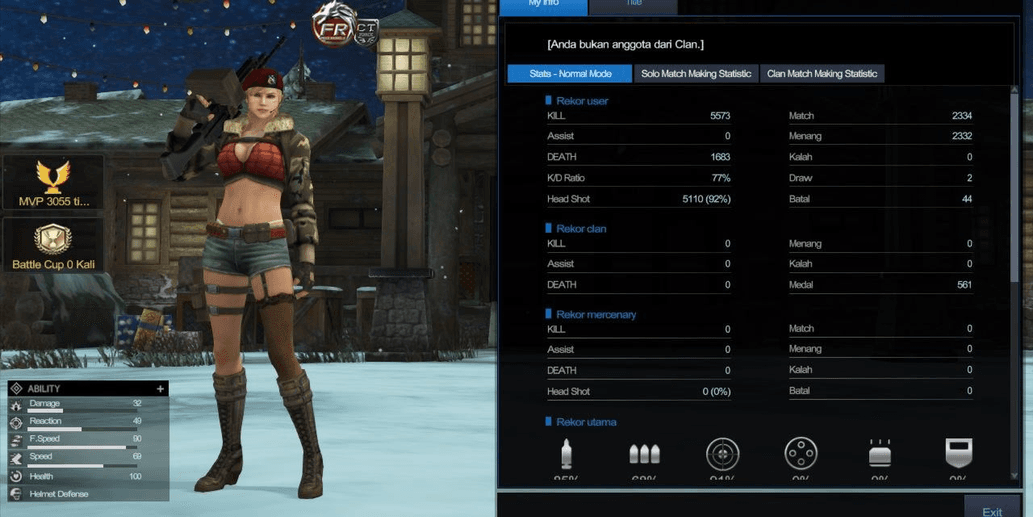The width and height of the screenshot is (1033, 517).
Task: Select Stats - Normal Mode tab
Action: [x=570, y=74]
